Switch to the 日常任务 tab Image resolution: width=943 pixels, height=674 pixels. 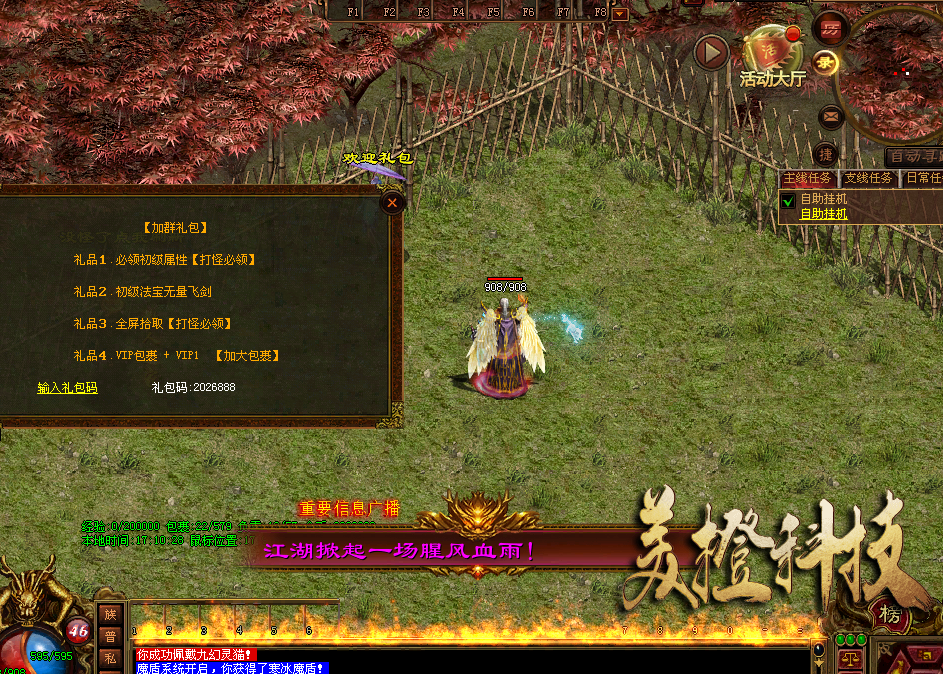tap(924, 179)
